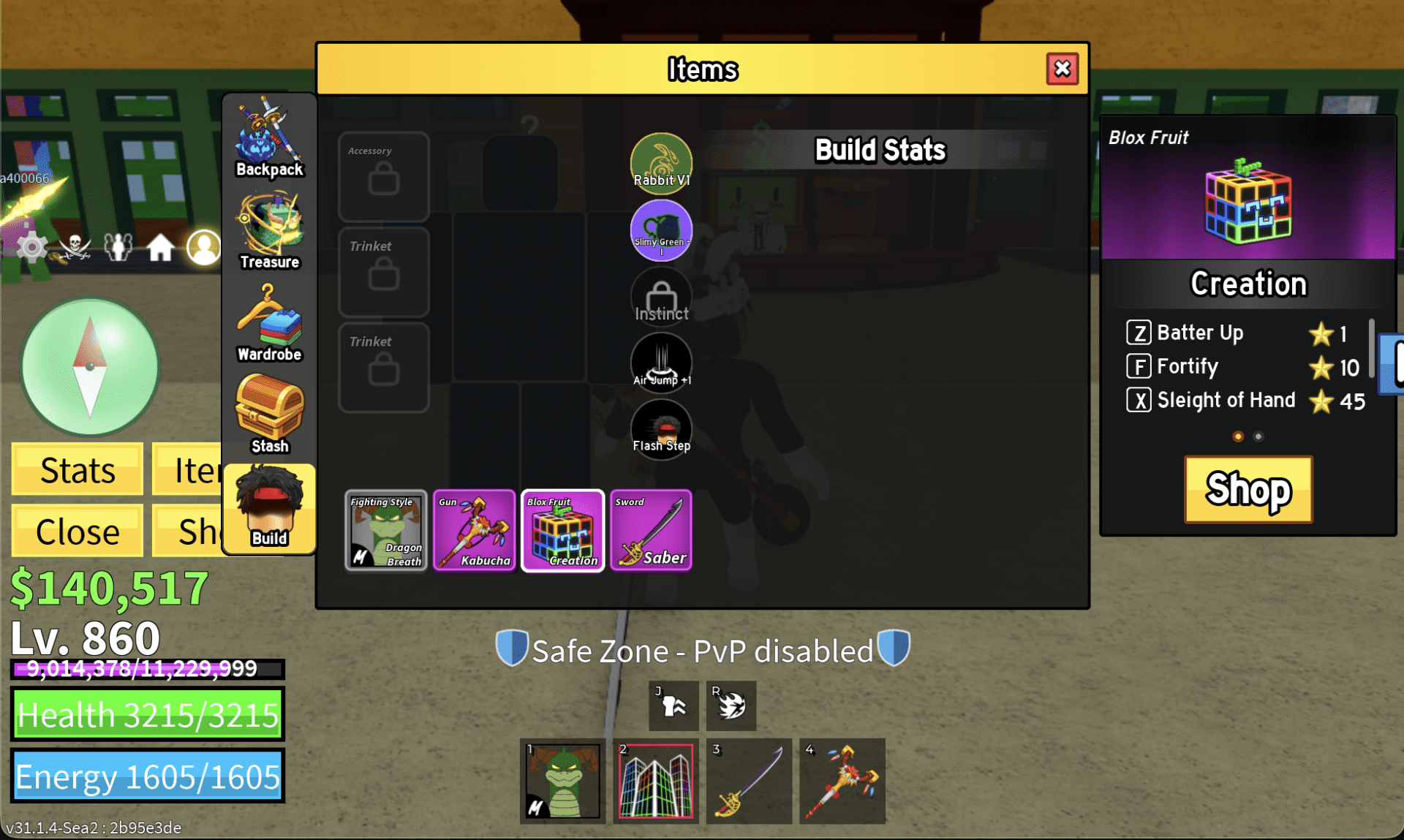Click the Close button
The image size is (1404, 840).
pyautogui.click(x=76, y=531)
